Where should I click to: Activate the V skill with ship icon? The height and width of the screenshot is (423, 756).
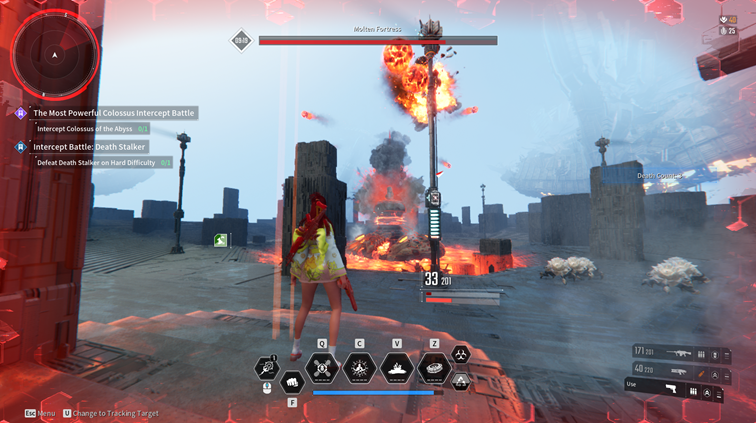point(397,369)
